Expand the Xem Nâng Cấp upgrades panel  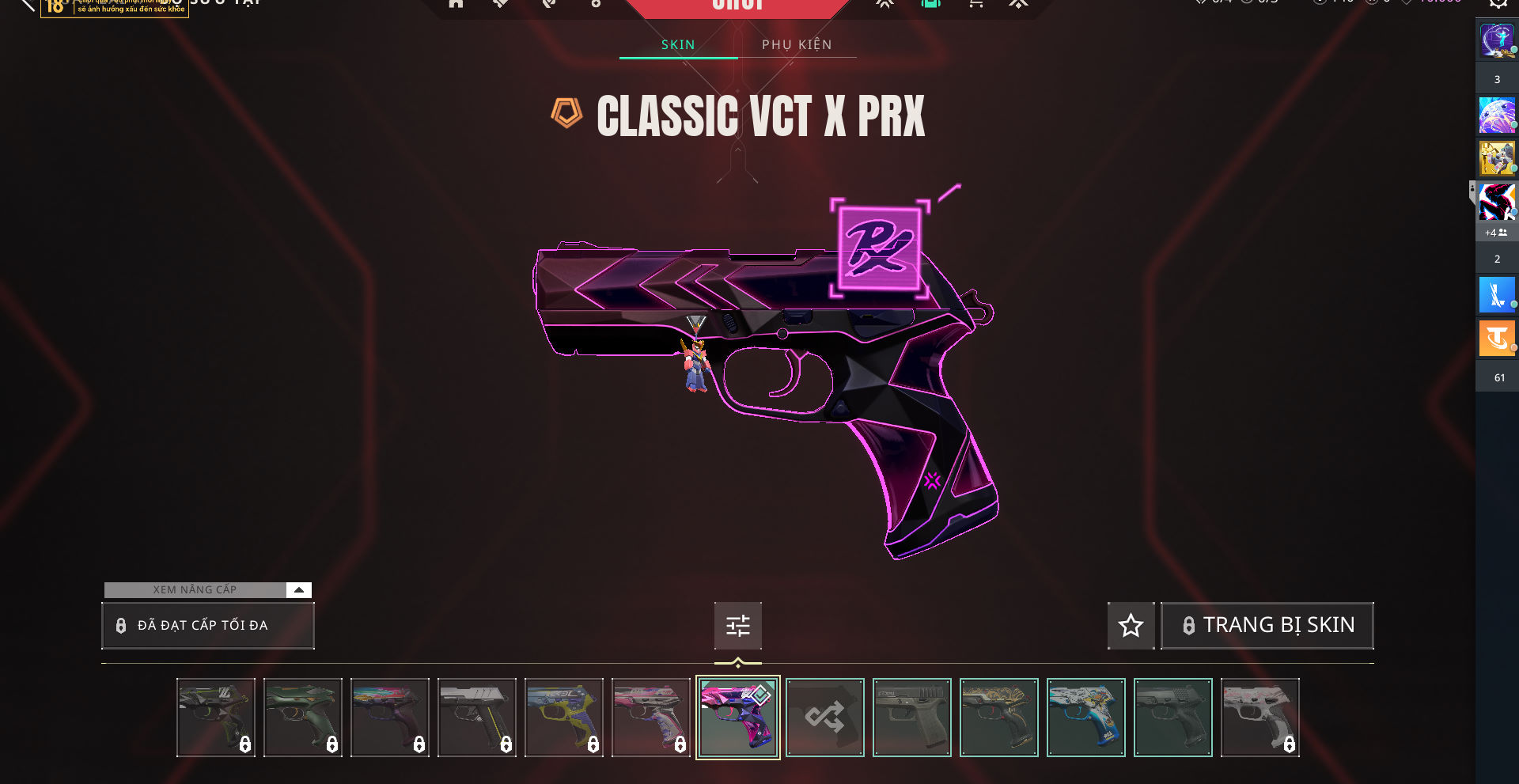point(298,590)
